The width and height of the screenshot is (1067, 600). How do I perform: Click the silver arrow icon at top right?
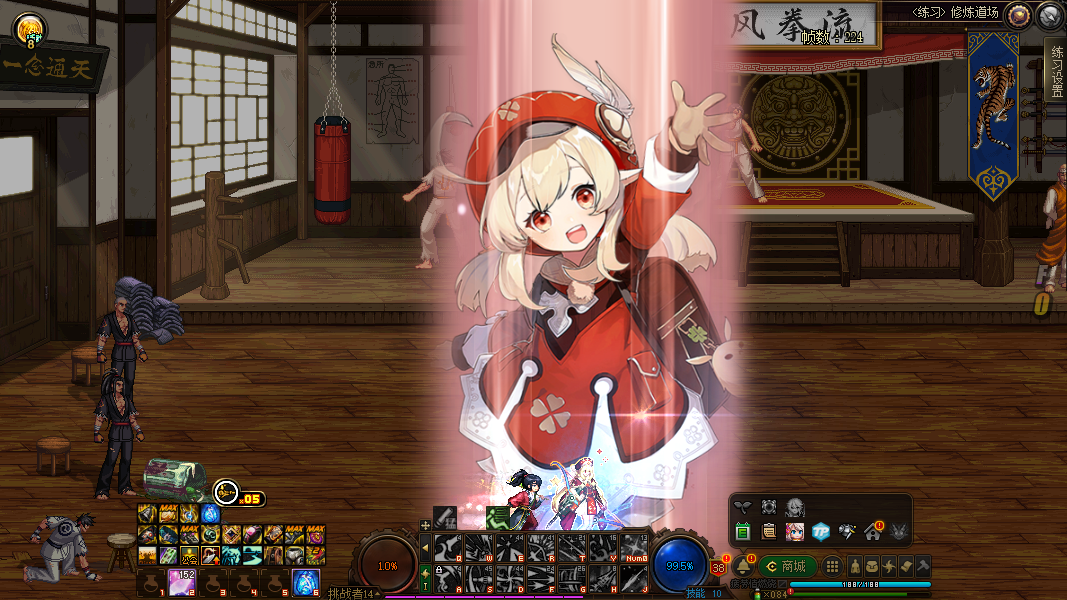1049,15
